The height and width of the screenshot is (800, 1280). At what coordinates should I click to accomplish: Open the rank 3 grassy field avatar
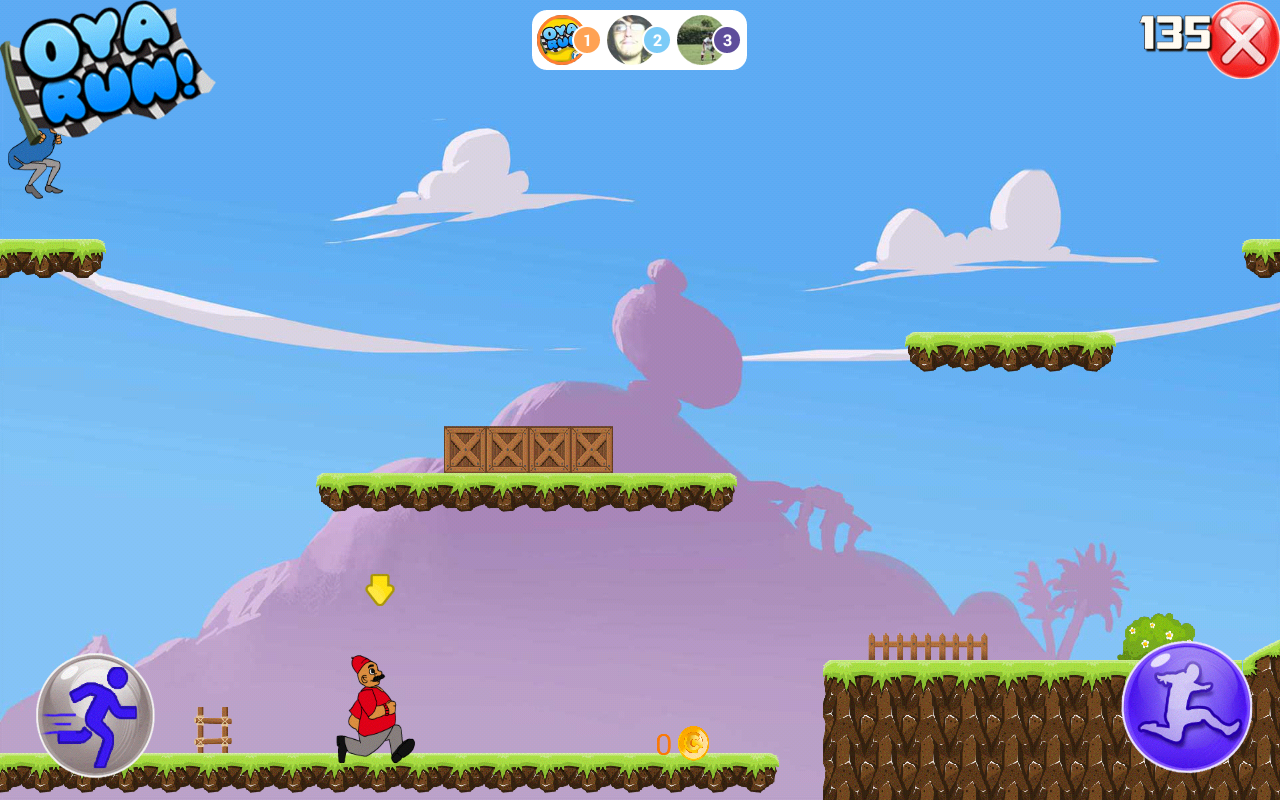point(700,40)
